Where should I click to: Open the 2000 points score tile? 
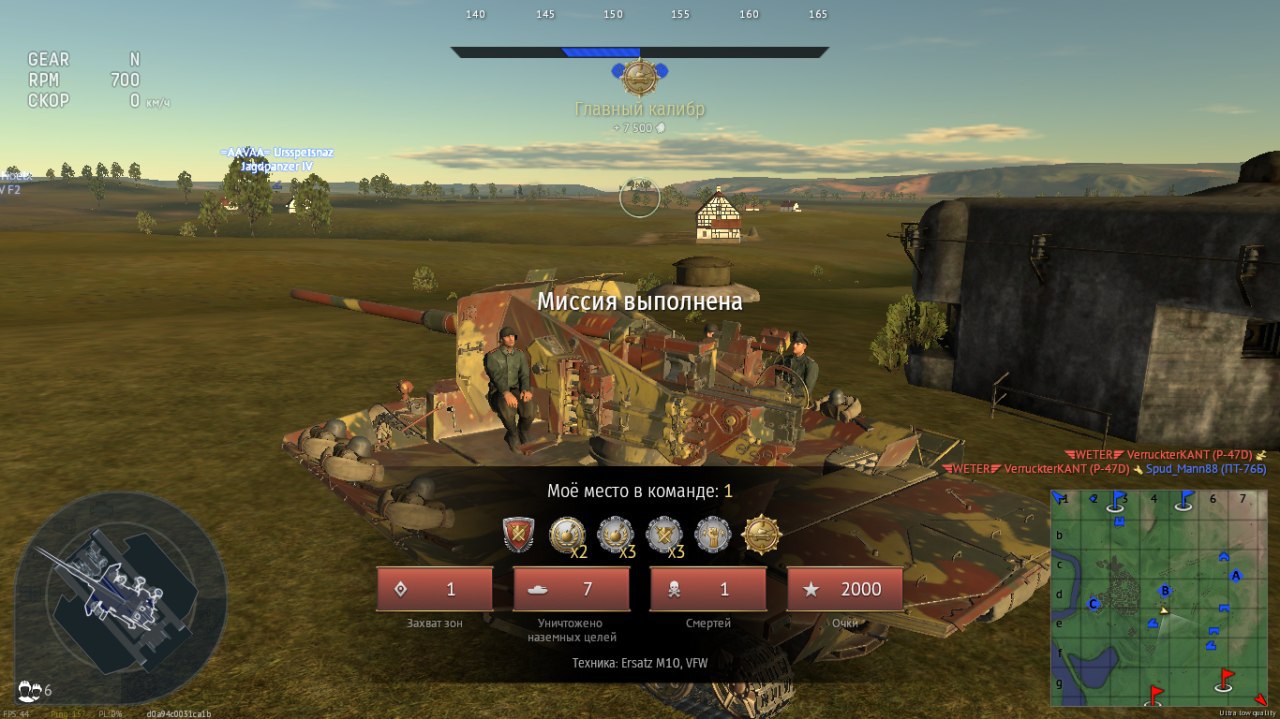tap(845, 589)
